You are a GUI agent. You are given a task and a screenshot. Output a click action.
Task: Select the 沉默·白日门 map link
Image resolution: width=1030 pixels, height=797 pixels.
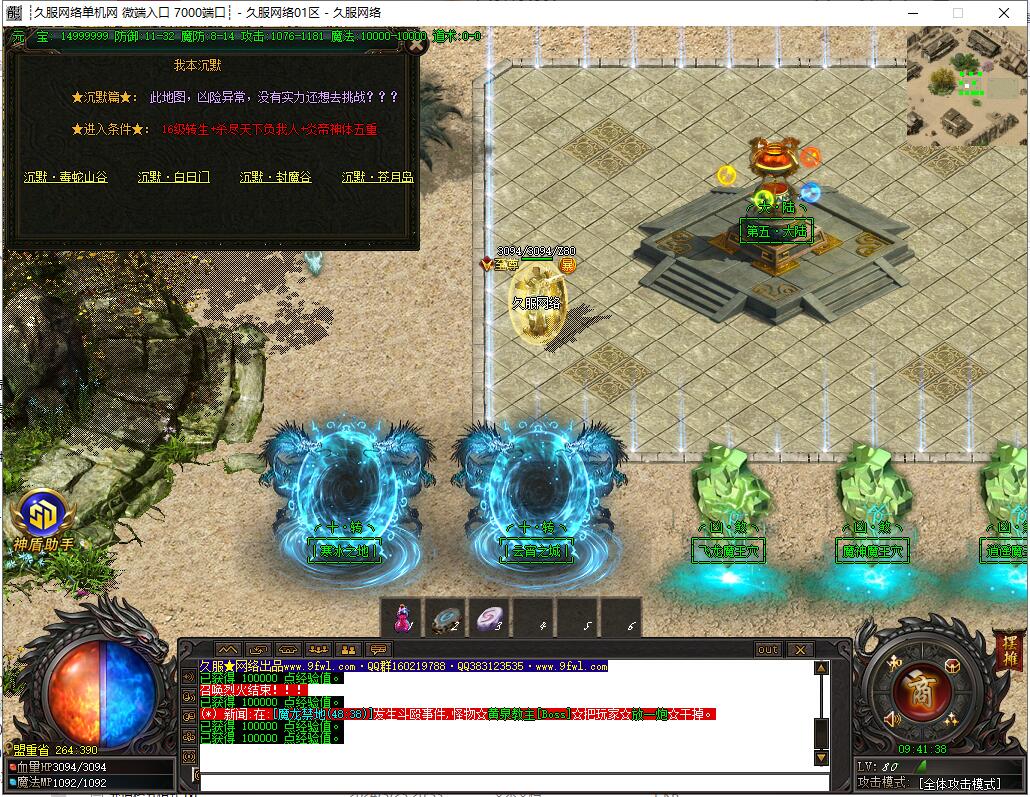(x=174, y=177)
